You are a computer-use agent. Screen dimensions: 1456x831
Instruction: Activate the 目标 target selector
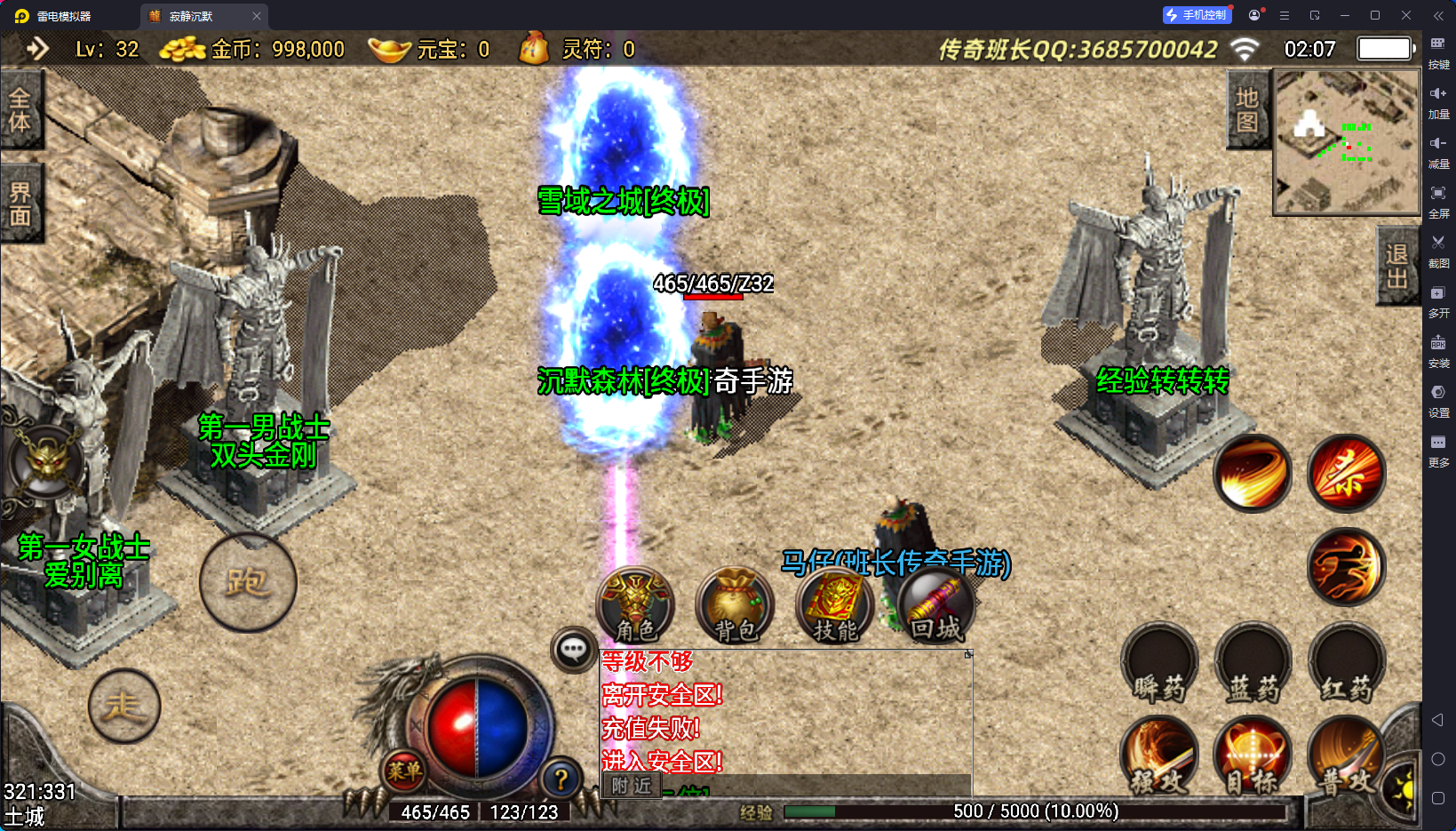tap(1253, 757)
